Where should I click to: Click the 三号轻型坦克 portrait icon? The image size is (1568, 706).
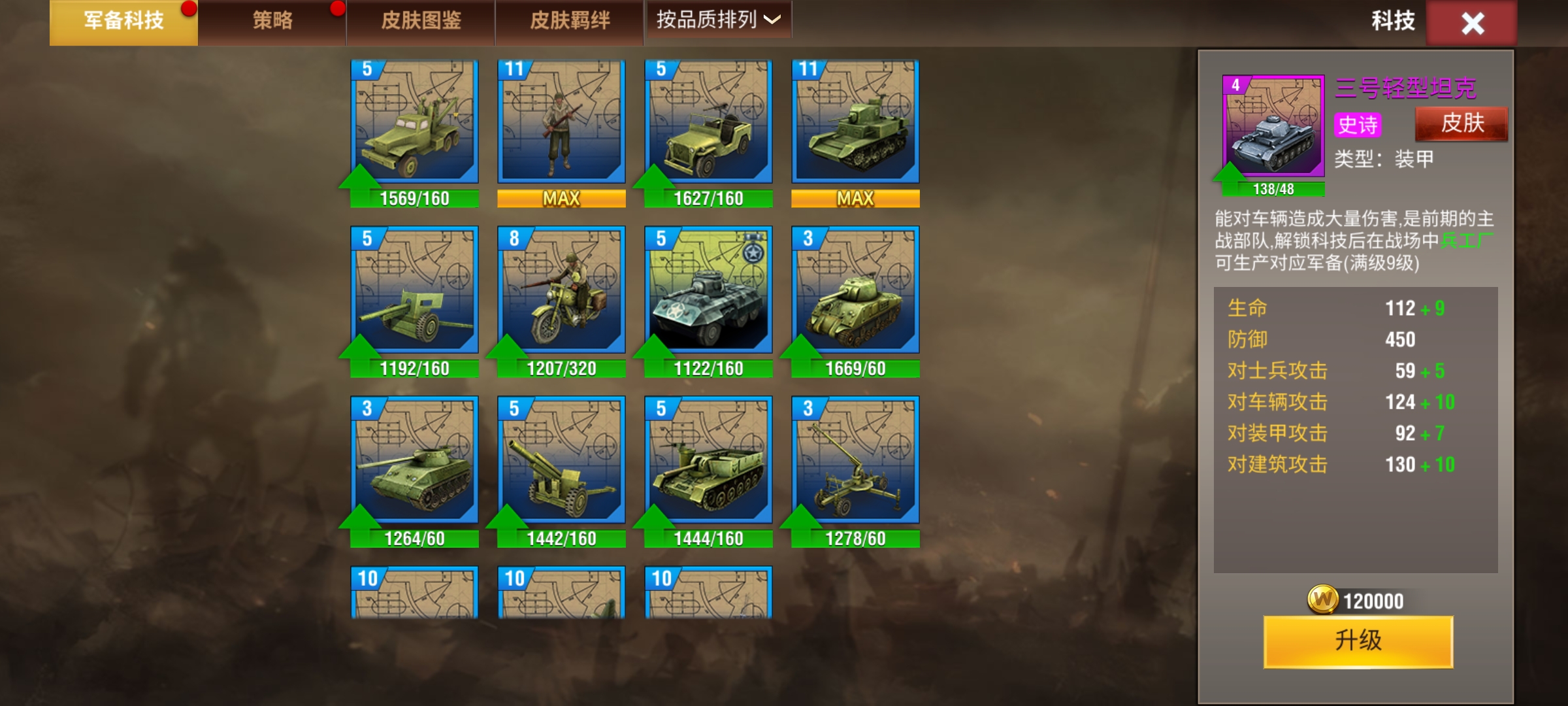click(1273, 126)
